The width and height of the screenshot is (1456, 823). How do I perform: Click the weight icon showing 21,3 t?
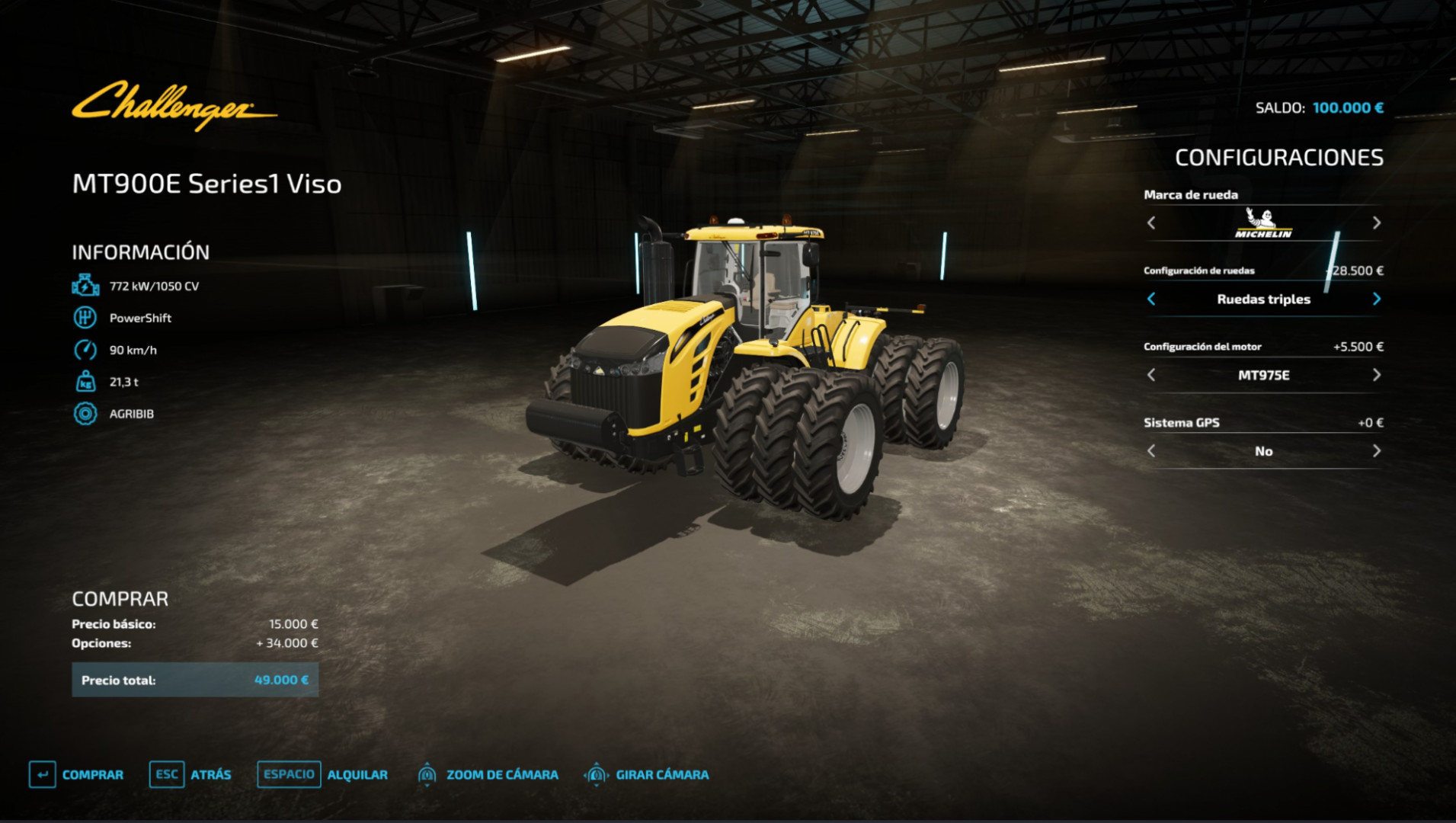point(86,382)
